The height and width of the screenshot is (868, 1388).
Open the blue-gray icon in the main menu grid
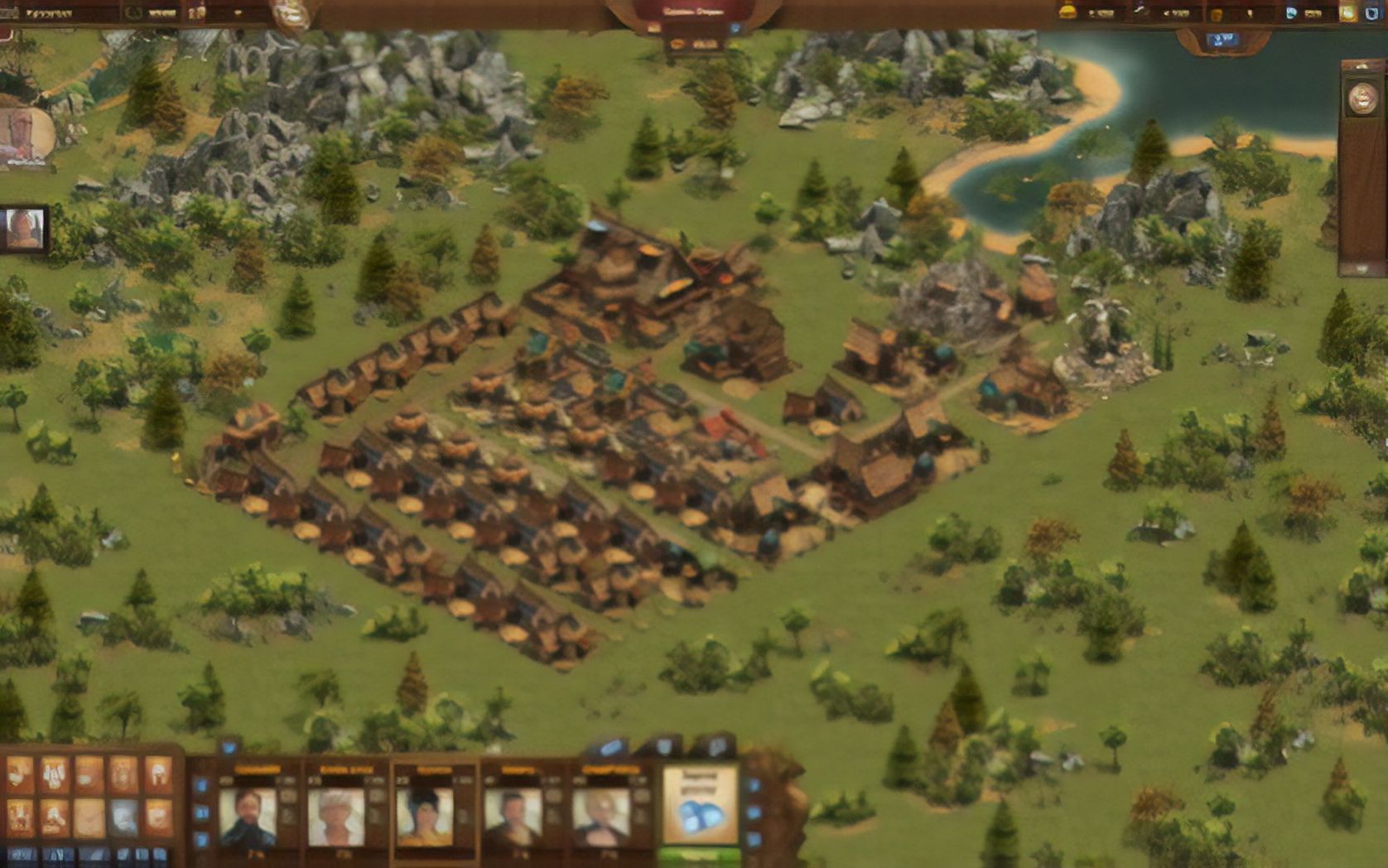123,817
